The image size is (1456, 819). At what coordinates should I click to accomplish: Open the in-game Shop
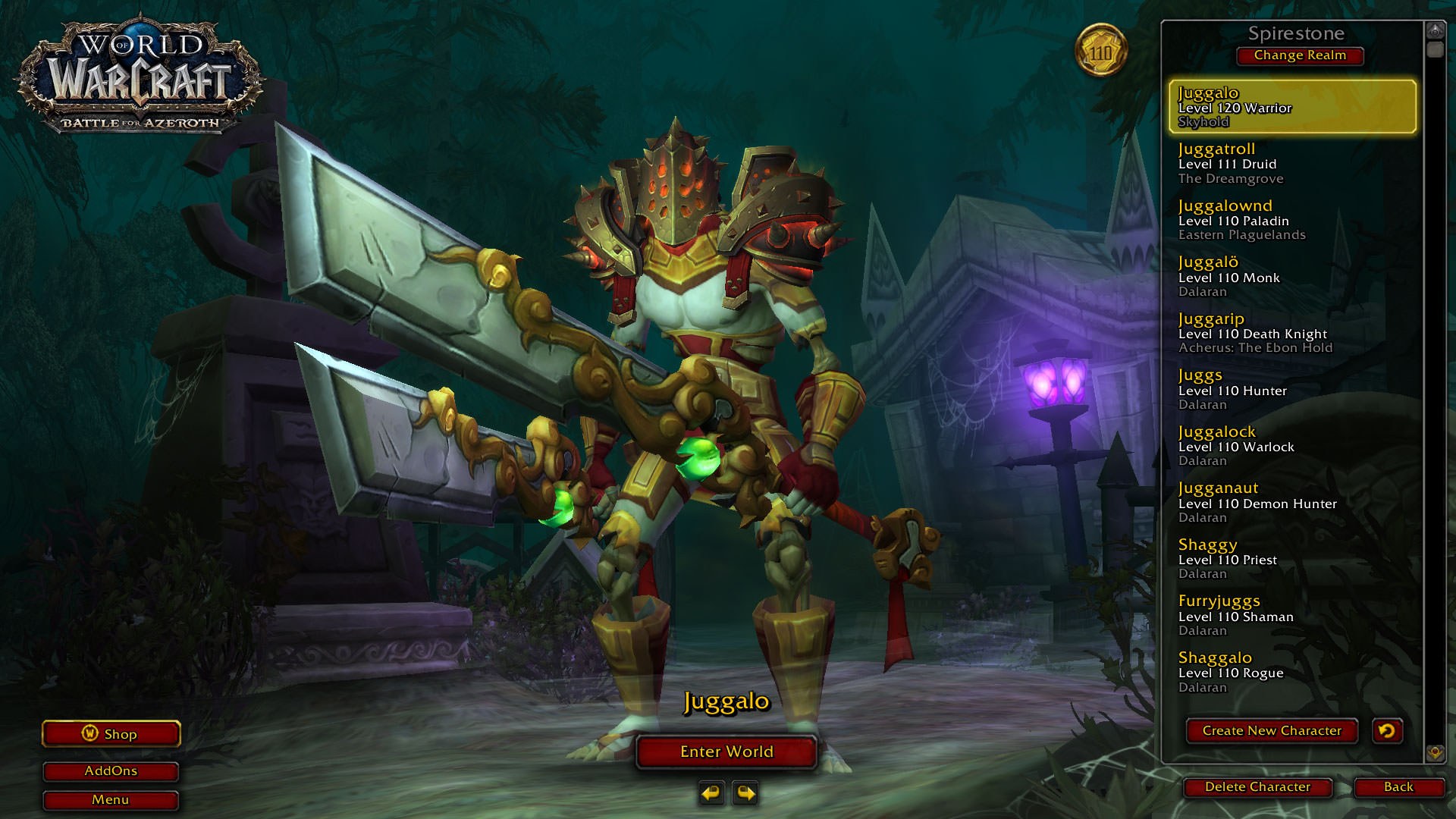click(111, 734)
